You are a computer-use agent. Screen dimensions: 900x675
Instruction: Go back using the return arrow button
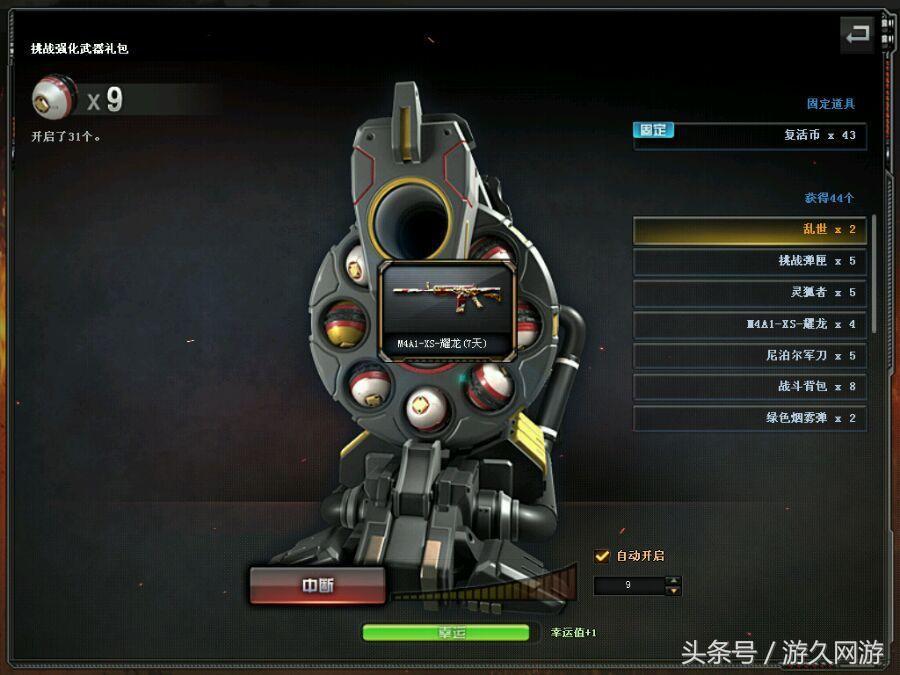857,35
